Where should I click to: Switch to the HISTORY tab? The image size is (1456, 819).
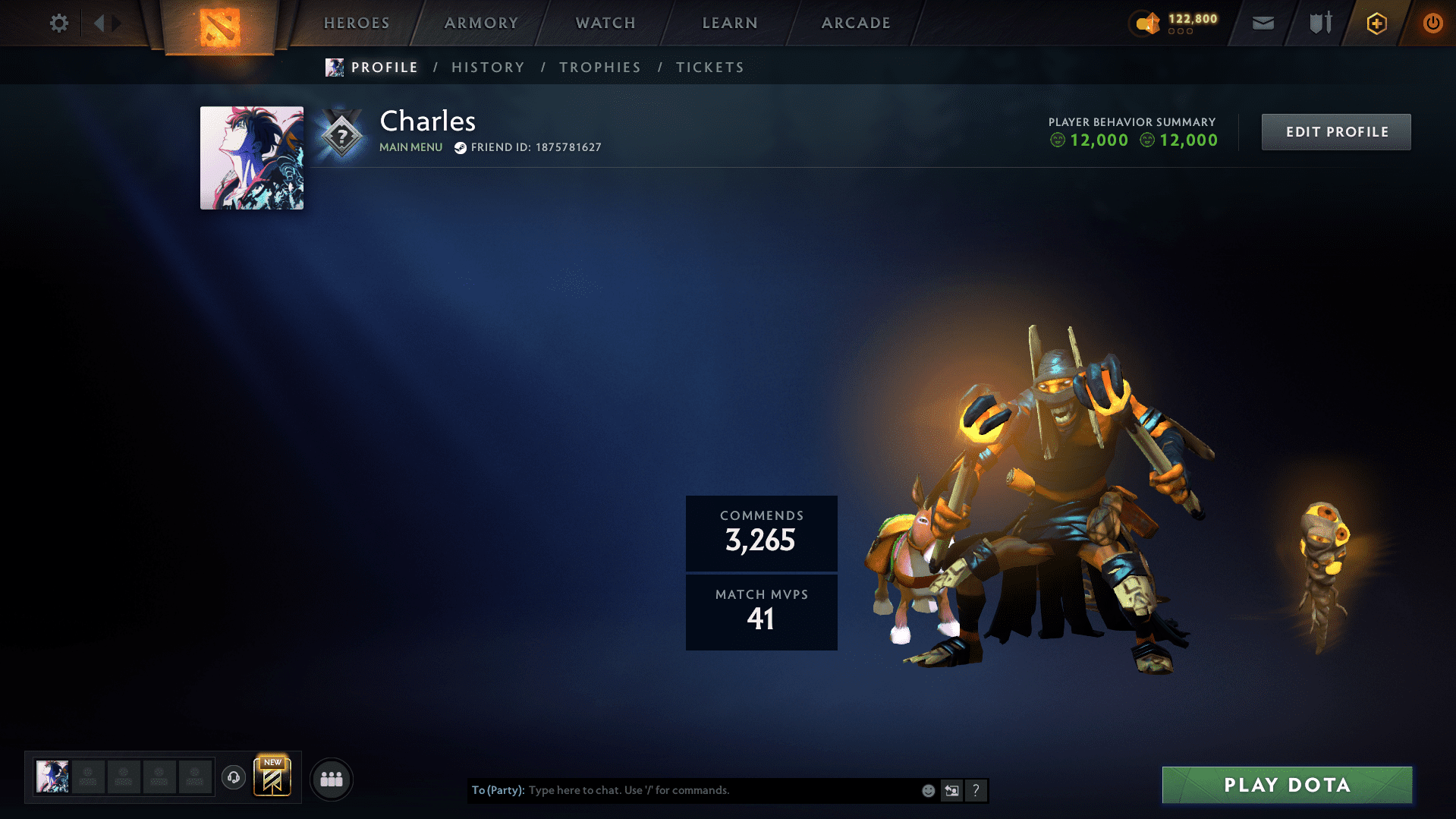click(487, 67)
